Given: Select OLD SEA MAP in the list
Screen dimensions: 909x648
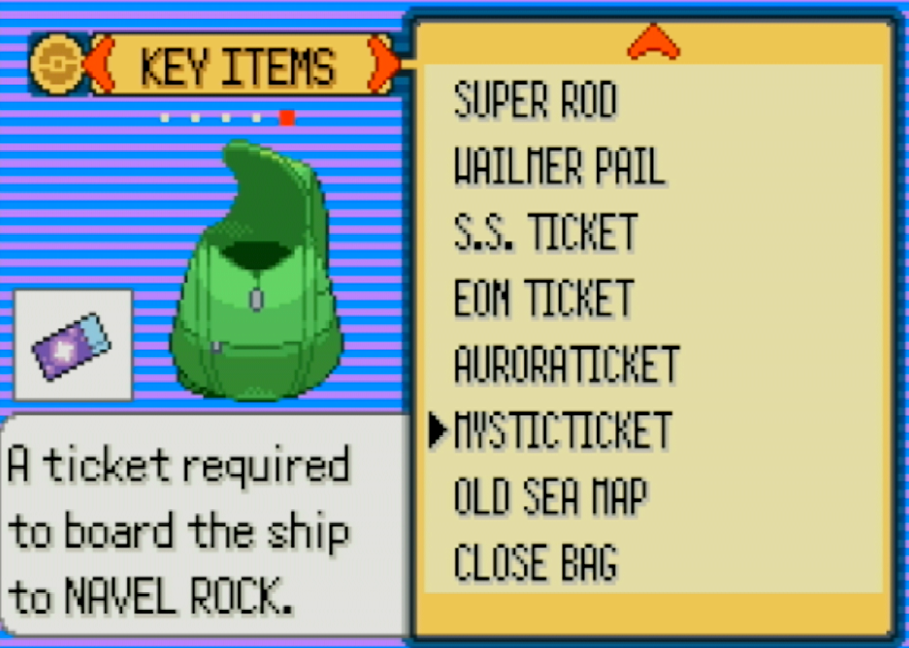Looking at the screenshot, I should pos(550,496).
